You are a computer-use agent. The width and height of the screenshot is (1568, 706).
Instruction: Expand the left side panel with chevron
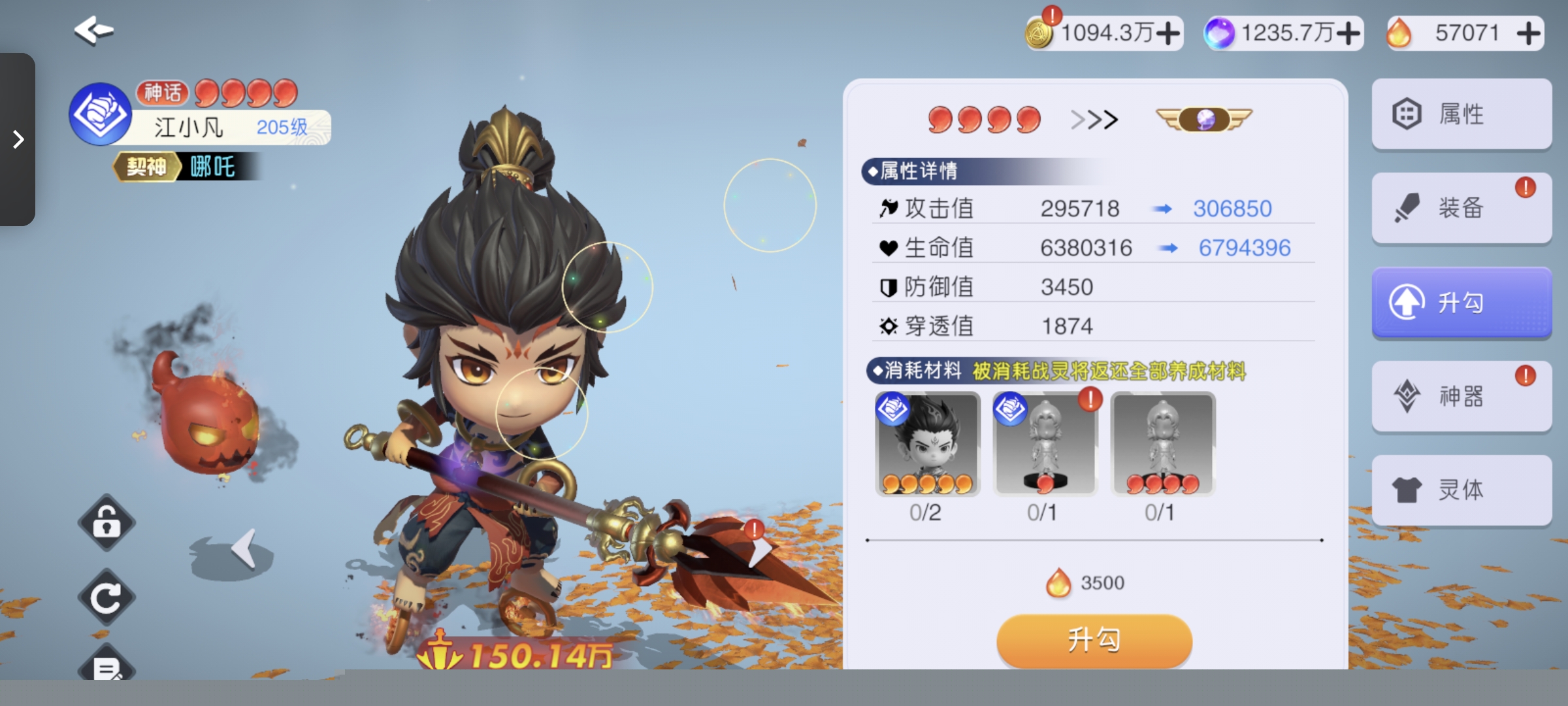pos(18,139)
